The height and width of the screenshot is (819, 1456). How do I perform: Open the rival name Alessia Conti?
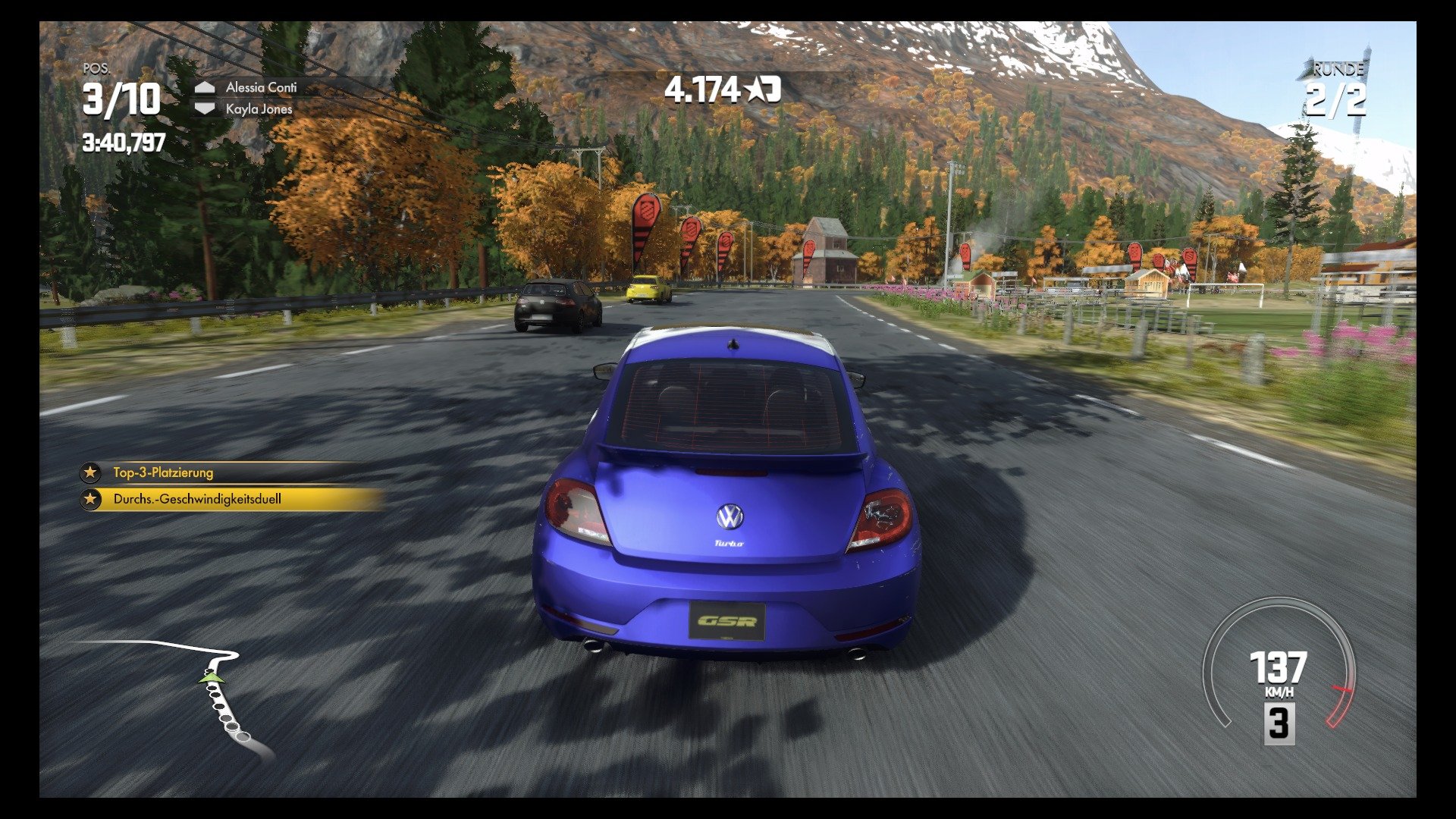(262, 89)
